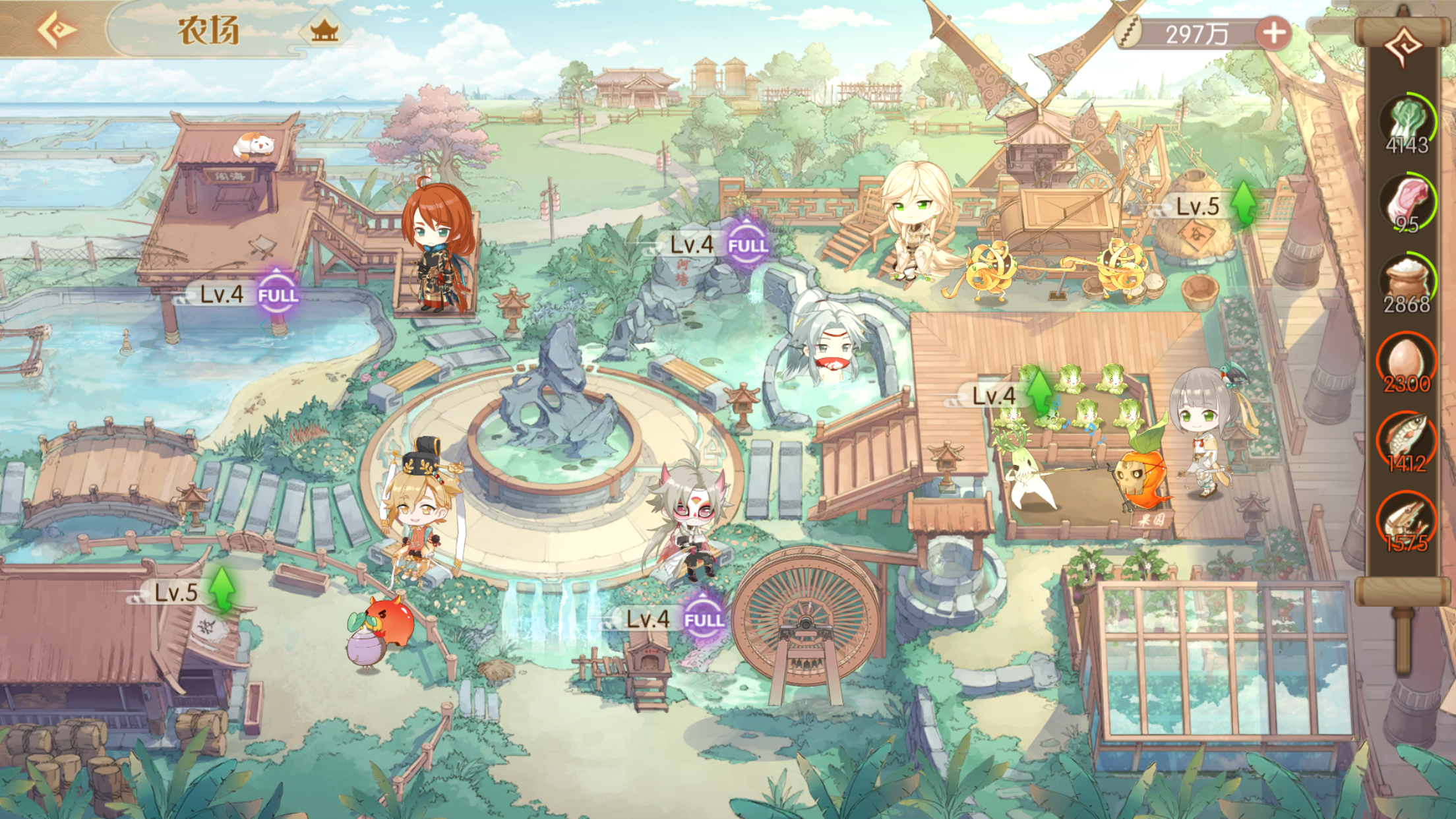Image resolution: width=1456 pixels, height=819 pixels.
Task: Go back using the arrow button
Action: click(56, 30)
